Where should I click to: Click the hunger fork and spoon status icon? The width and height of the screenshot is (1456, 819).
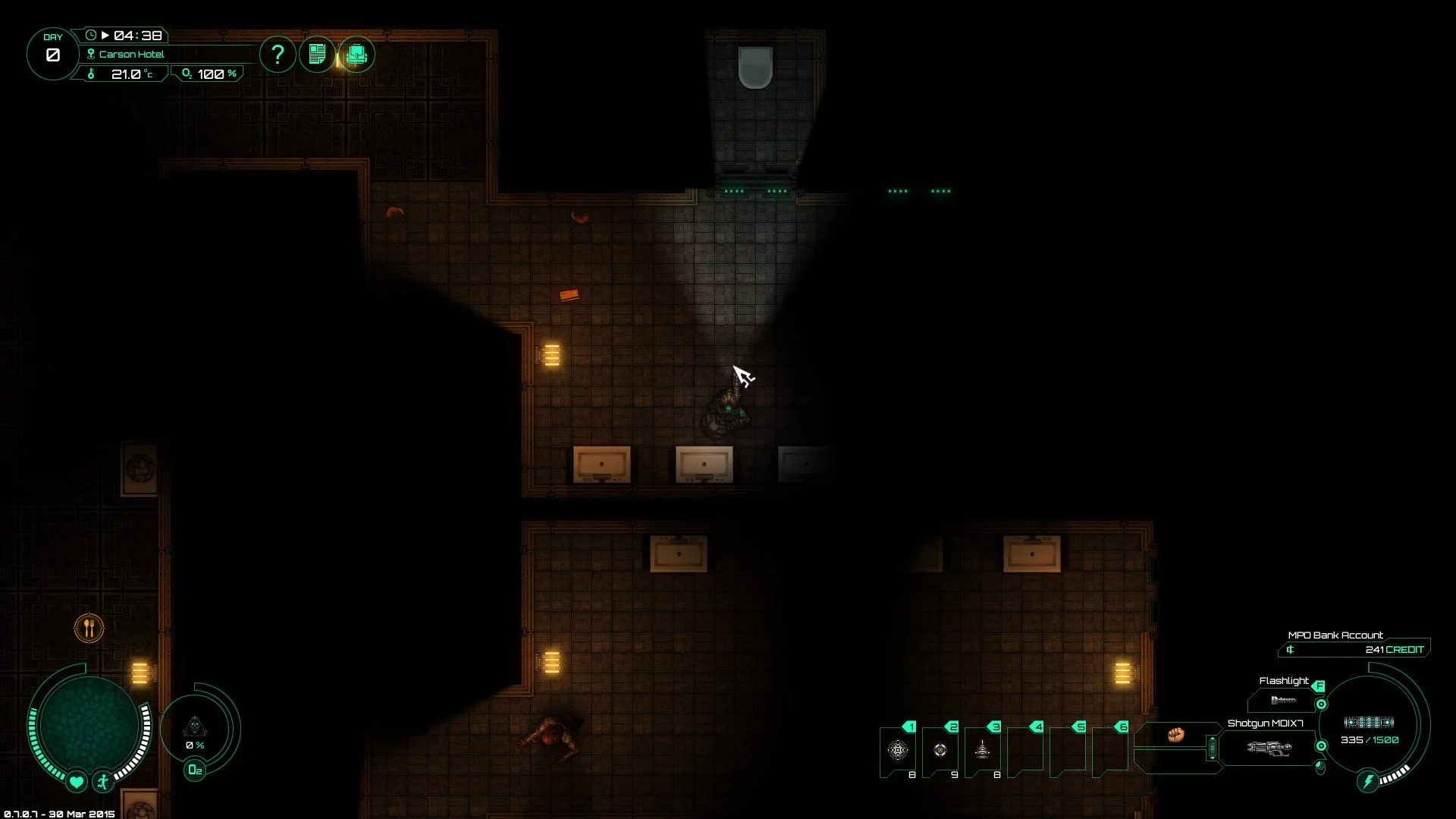[89, 628]
